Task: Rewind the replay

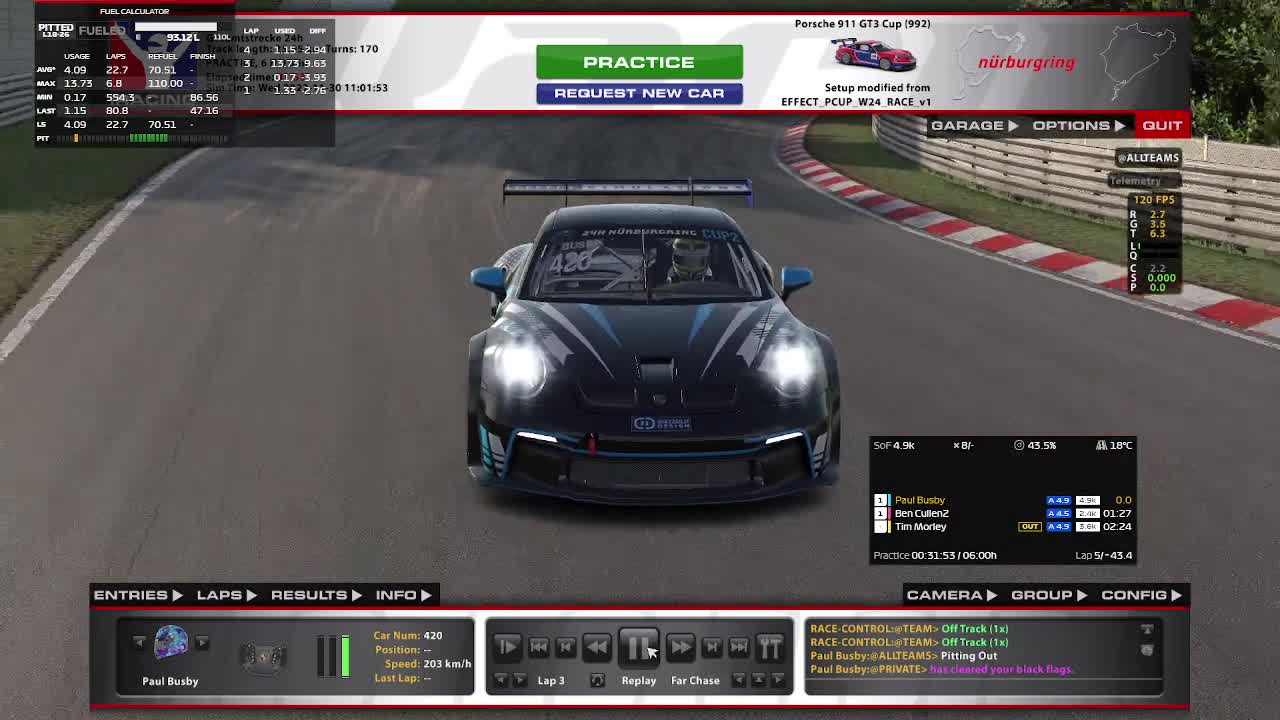Action: [x=597, y=647]
